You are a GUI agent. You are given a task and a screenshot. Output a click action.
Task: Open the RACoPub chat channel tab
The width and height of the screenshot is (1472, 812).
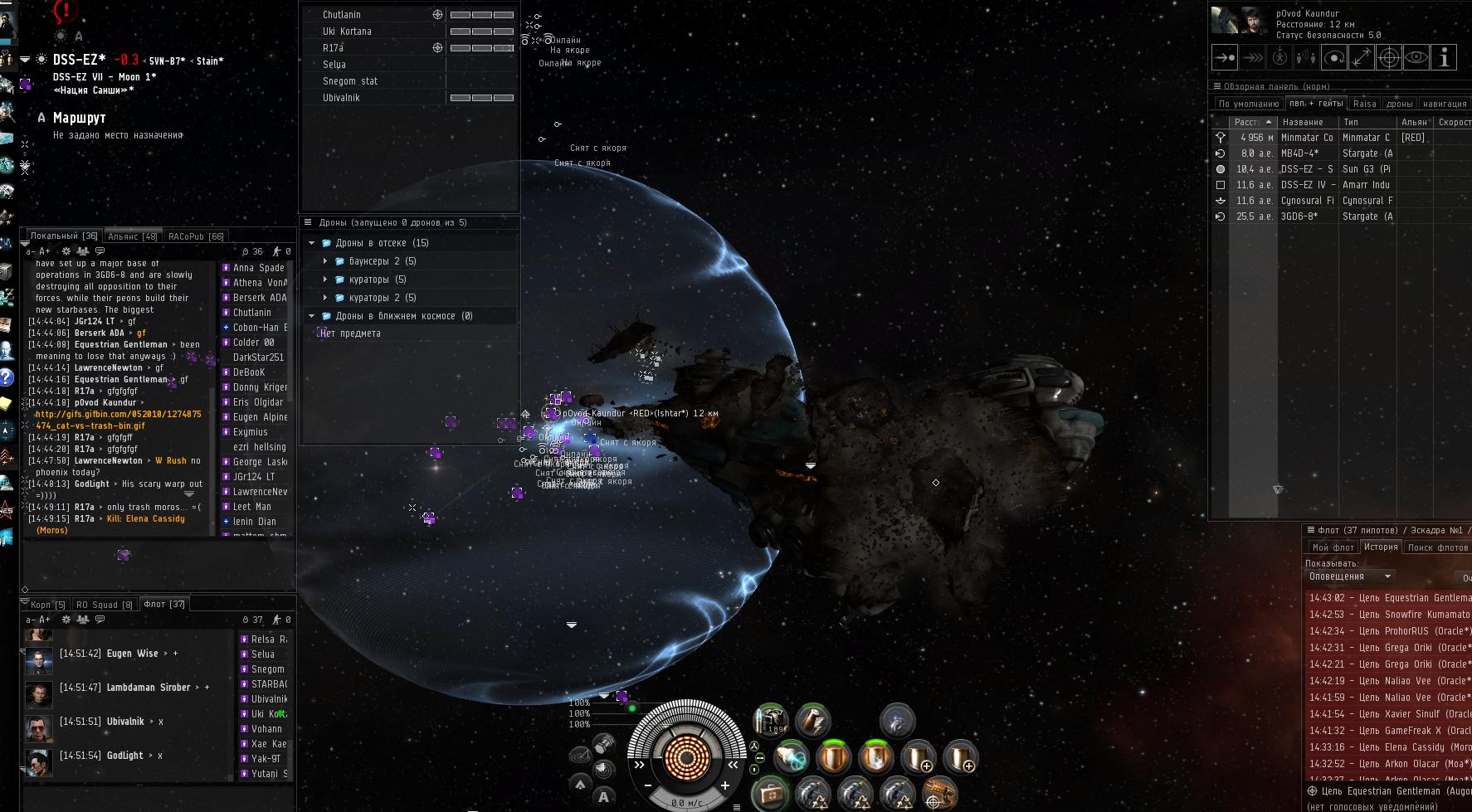point(196,236)
